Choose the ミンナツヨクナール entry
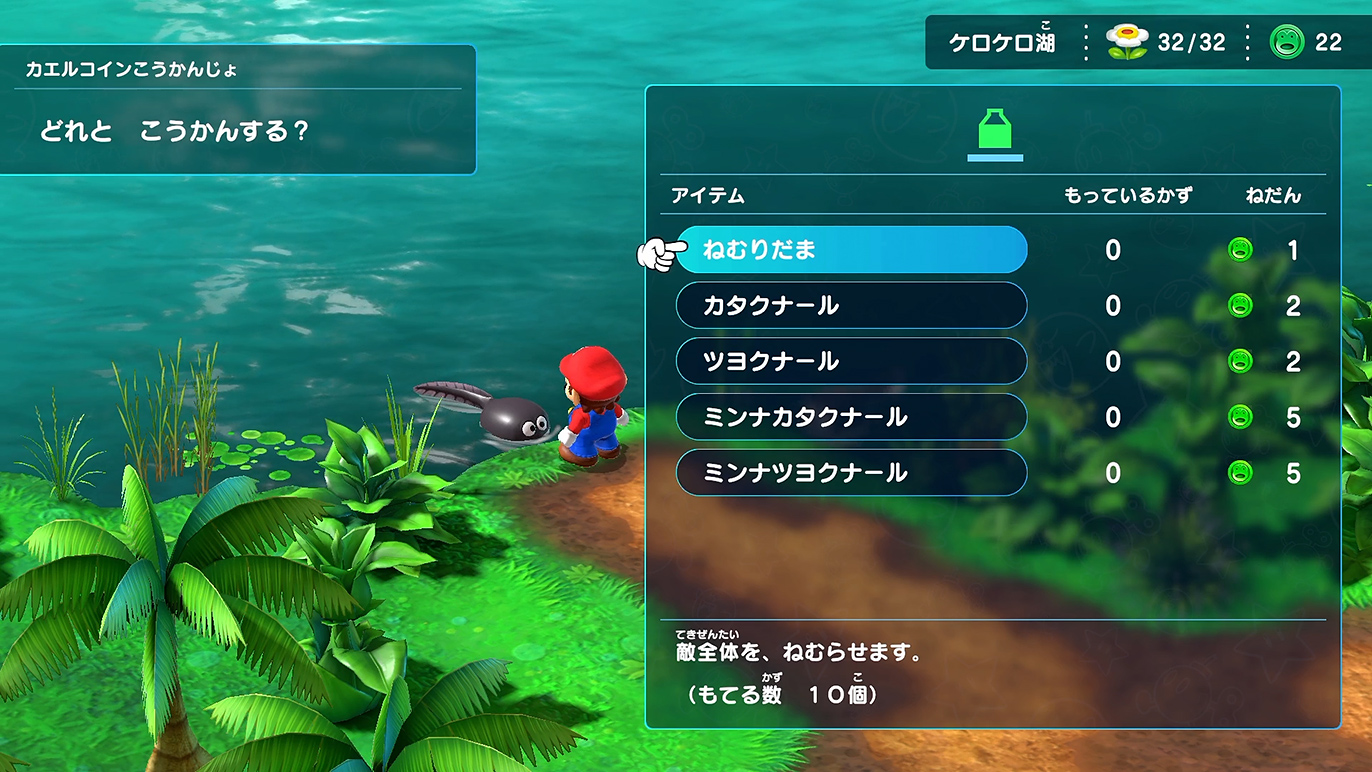Screen dimensions: 1372x772 [851, 473]
